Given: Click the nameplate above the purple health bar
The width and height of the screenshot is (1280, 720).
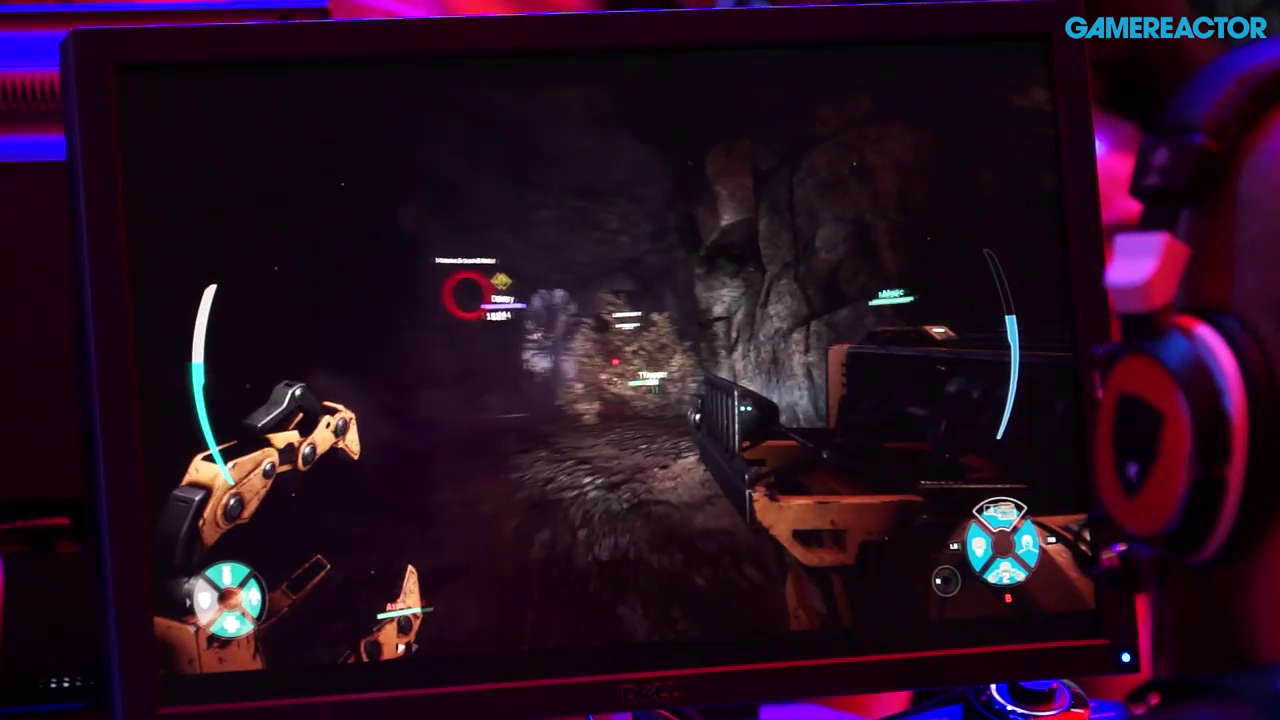Looking at the screenshot, I should (502, 298).
